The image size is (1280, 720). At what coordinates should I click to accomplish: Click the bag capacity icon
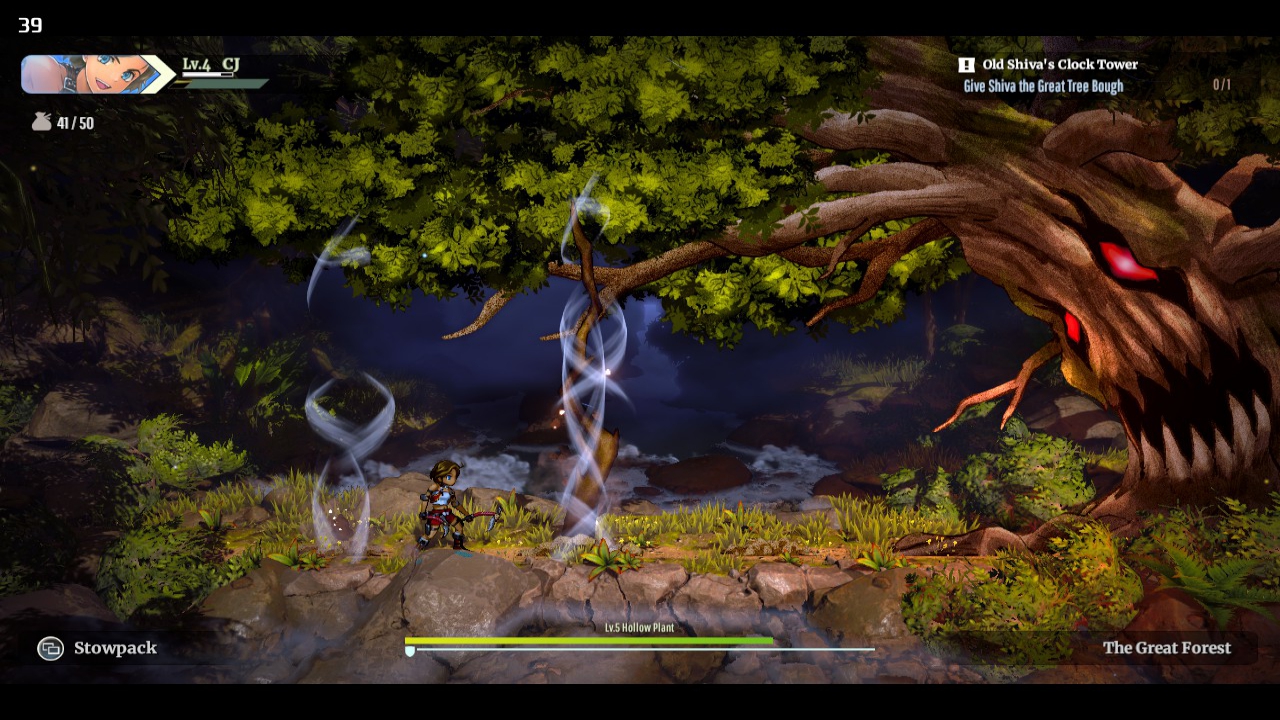point(41,122)
